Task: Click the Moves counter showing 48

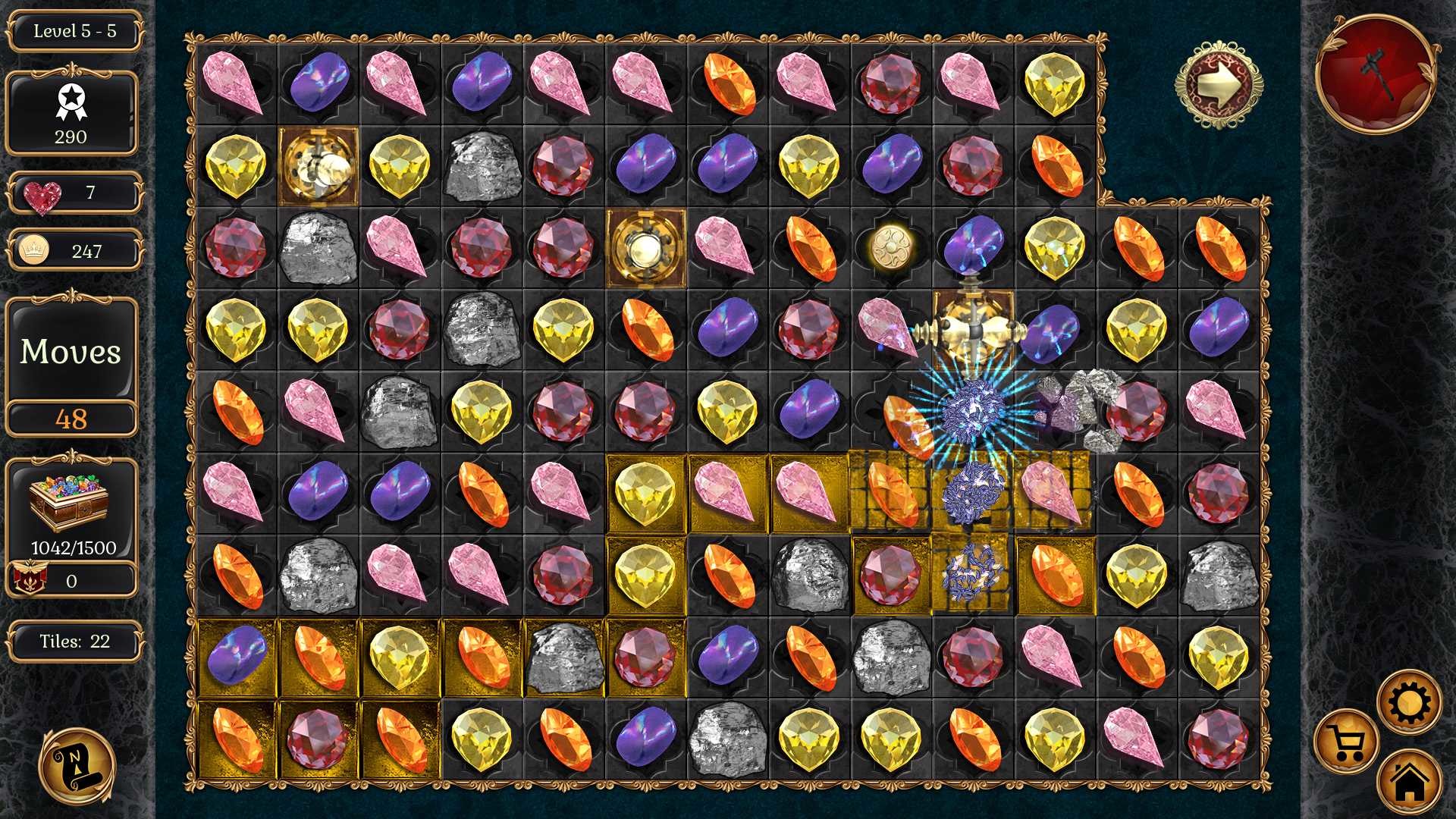Action: coord(72,417)
